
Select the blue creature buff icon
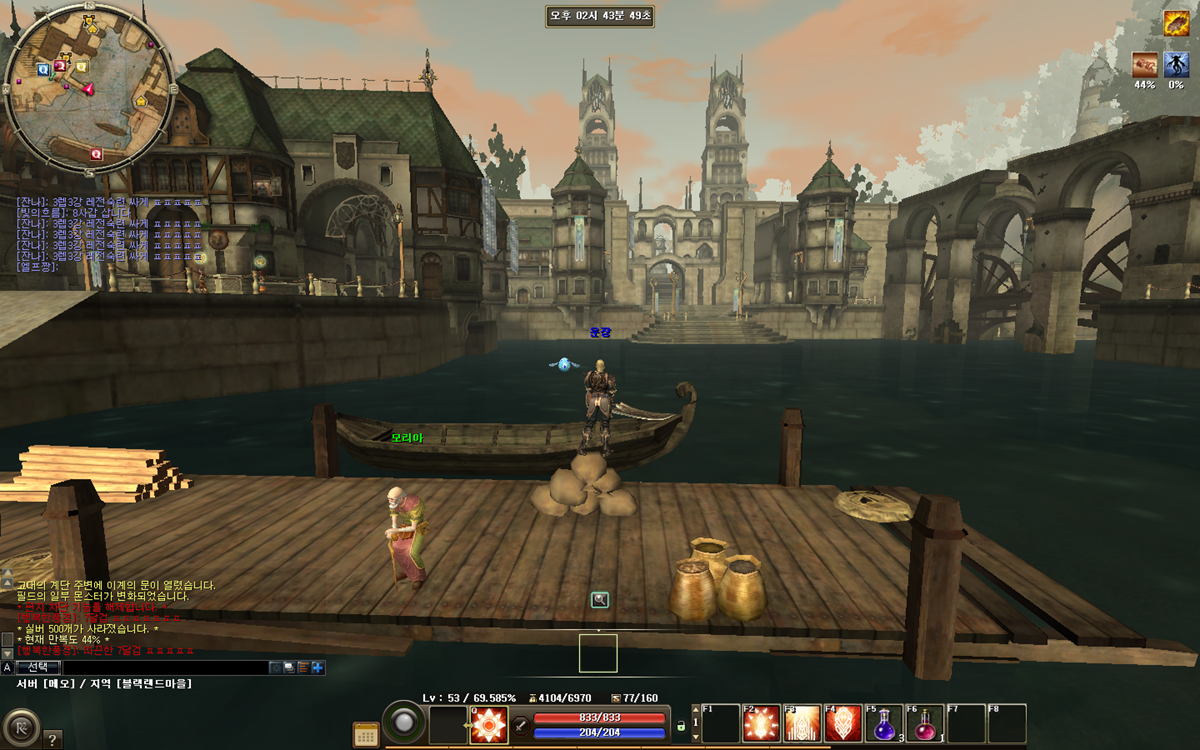pos(1176,65)
